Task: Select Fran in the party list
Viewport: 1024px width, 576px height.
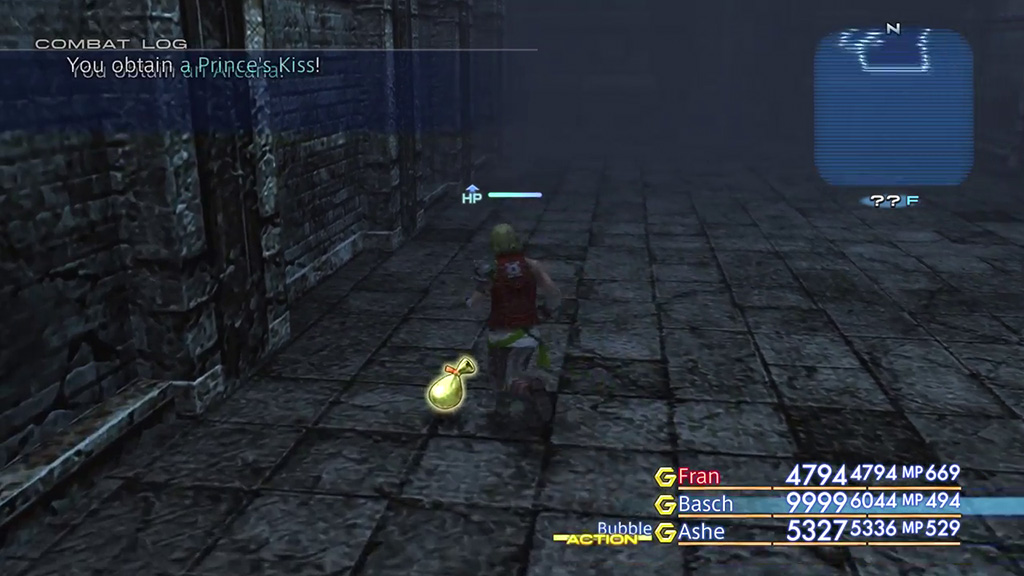Action: [x=698, y=475]
